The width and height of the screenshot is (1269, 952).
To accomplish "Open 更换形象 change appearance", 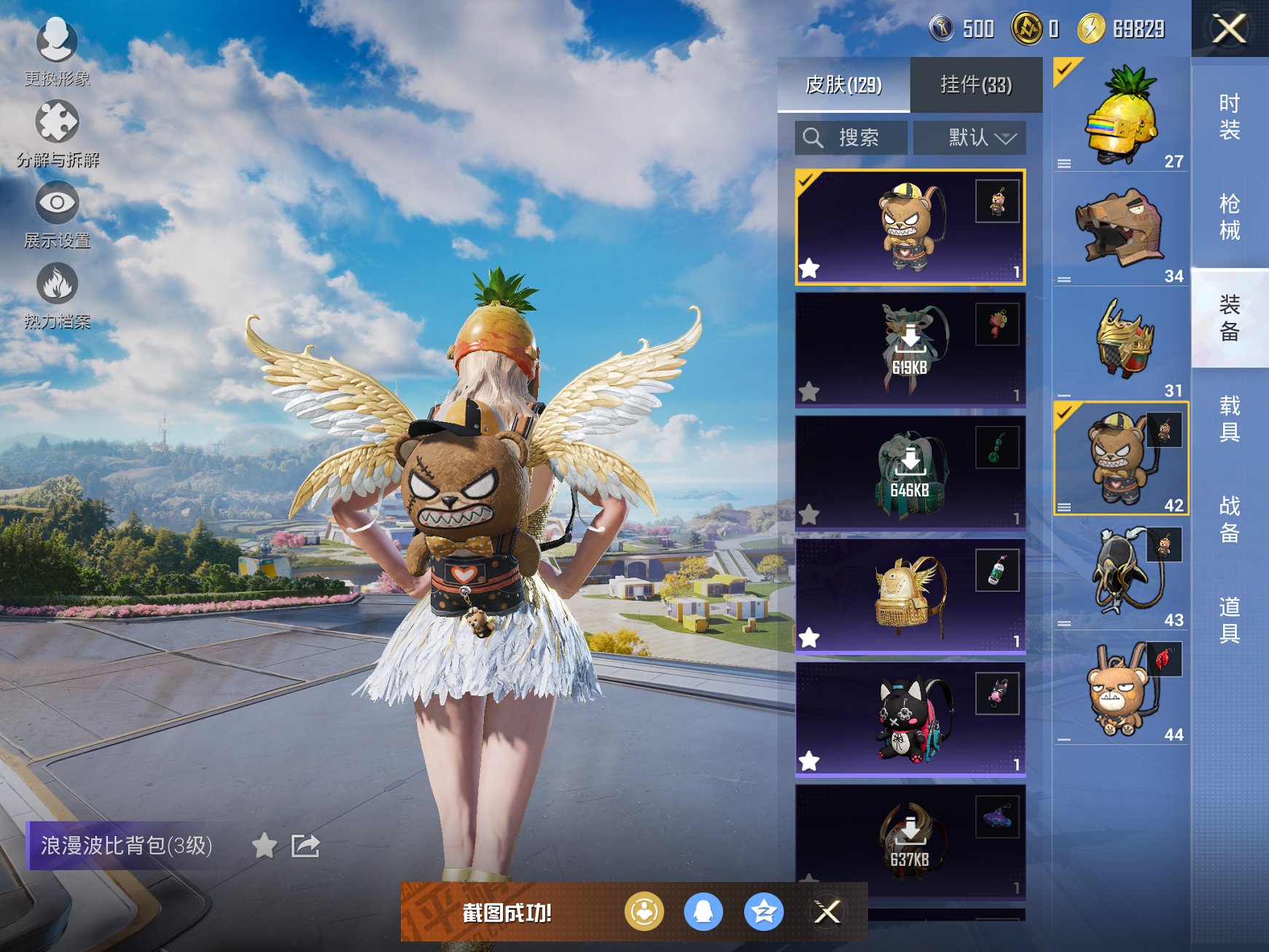I will tap(57, 51).
